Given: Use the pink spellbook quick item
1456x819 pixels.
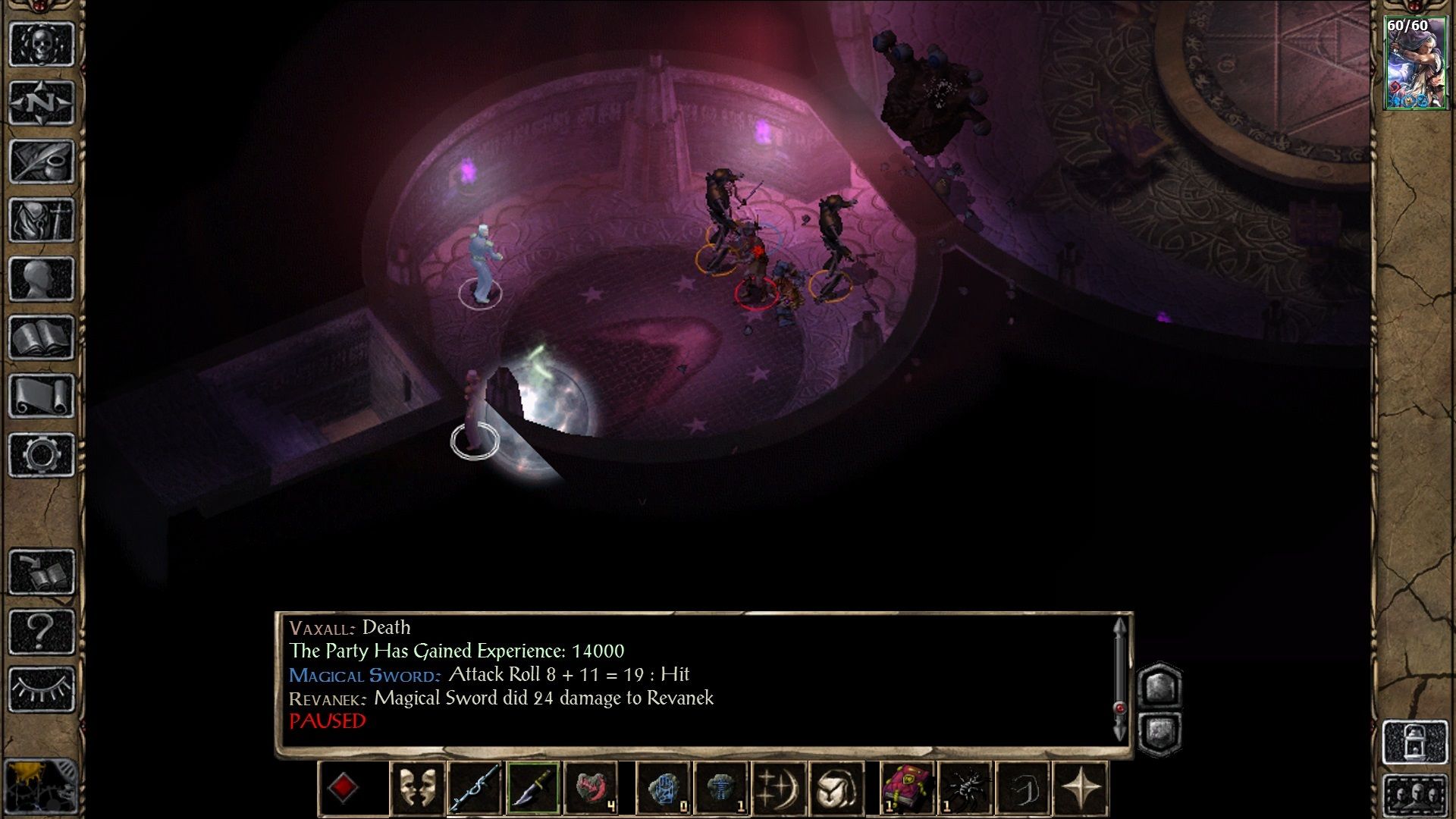Looking at the screenshot, I should [x=907, y=789].
